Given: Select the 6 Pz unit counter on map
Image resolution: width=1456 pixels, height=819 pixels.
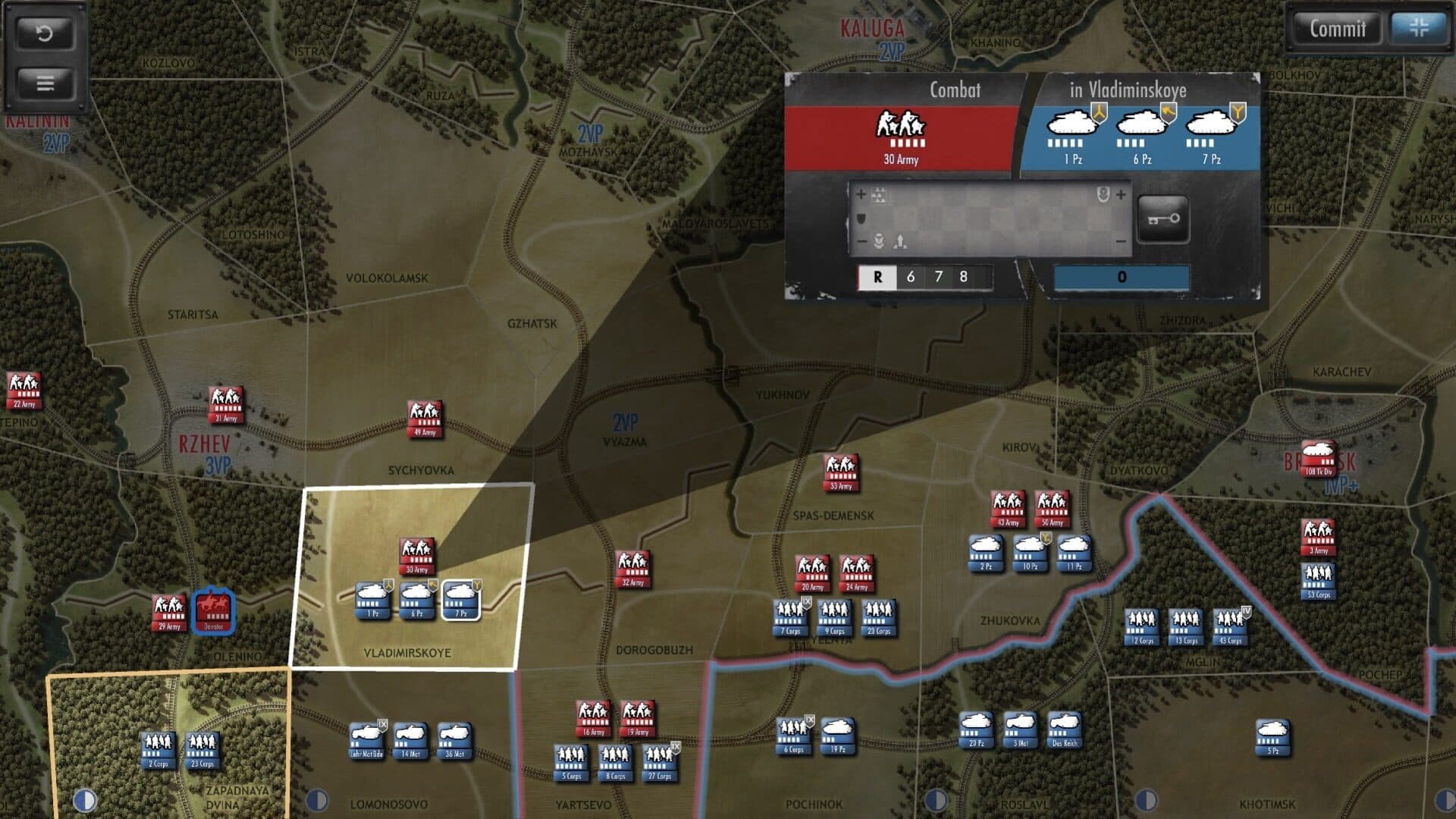Looking at the screenshot, I should pyautogui.click(x=417, y=600).
